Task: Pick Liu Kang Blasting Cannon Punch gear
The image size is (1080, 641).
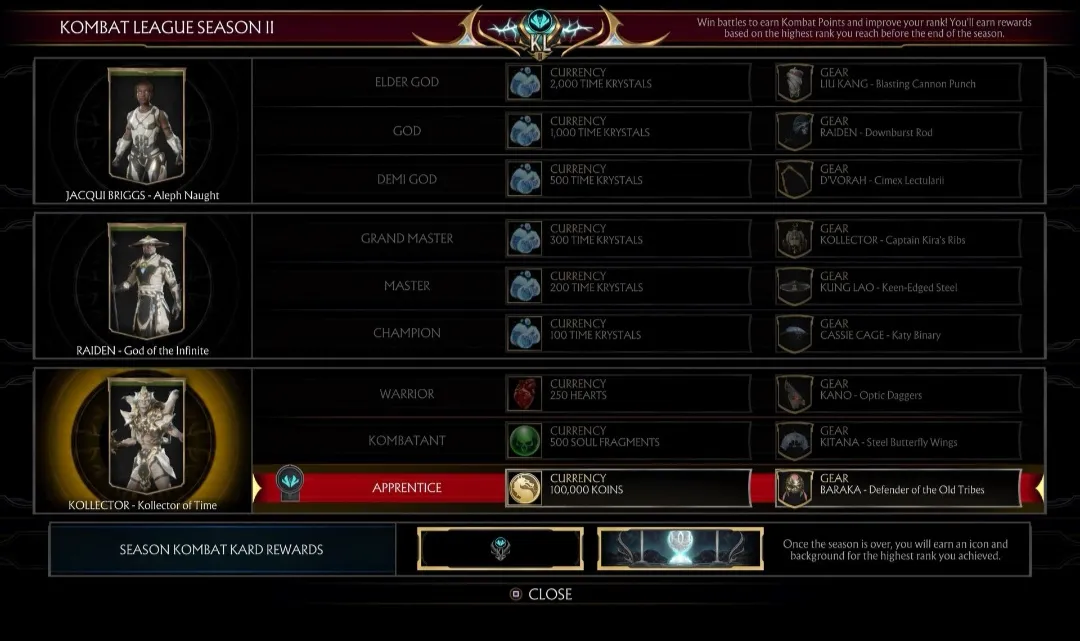Action: (x=898, y=82)
